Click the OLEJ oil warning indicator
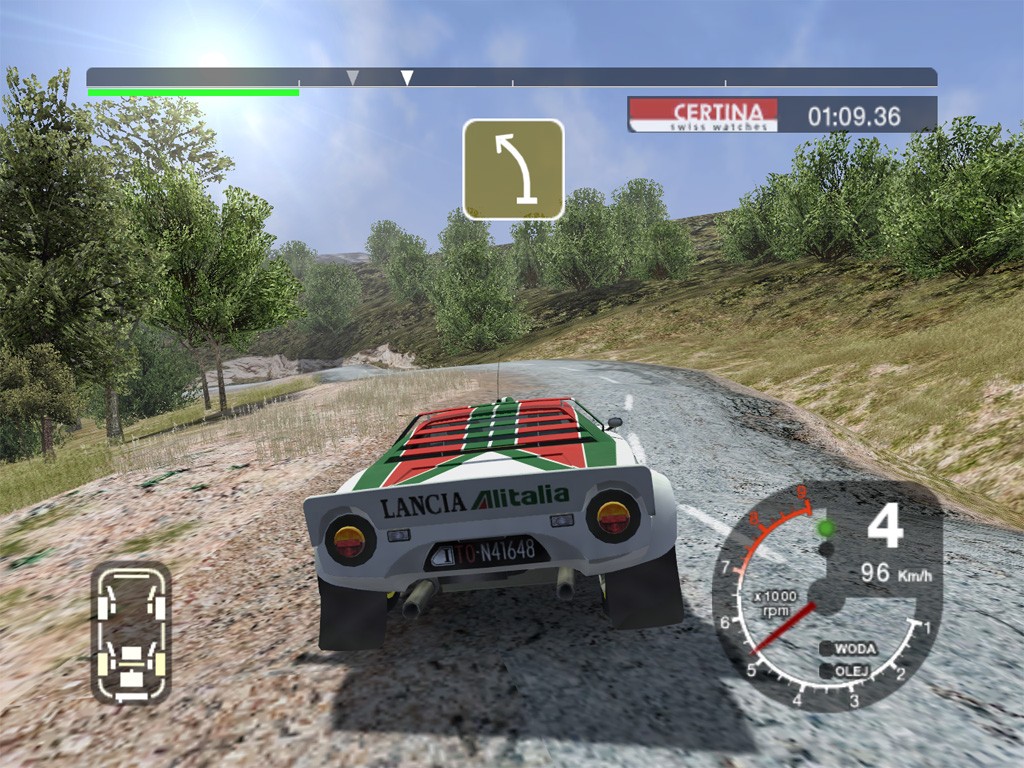Viewport: 1024px width, 768px height. point(848,670)
